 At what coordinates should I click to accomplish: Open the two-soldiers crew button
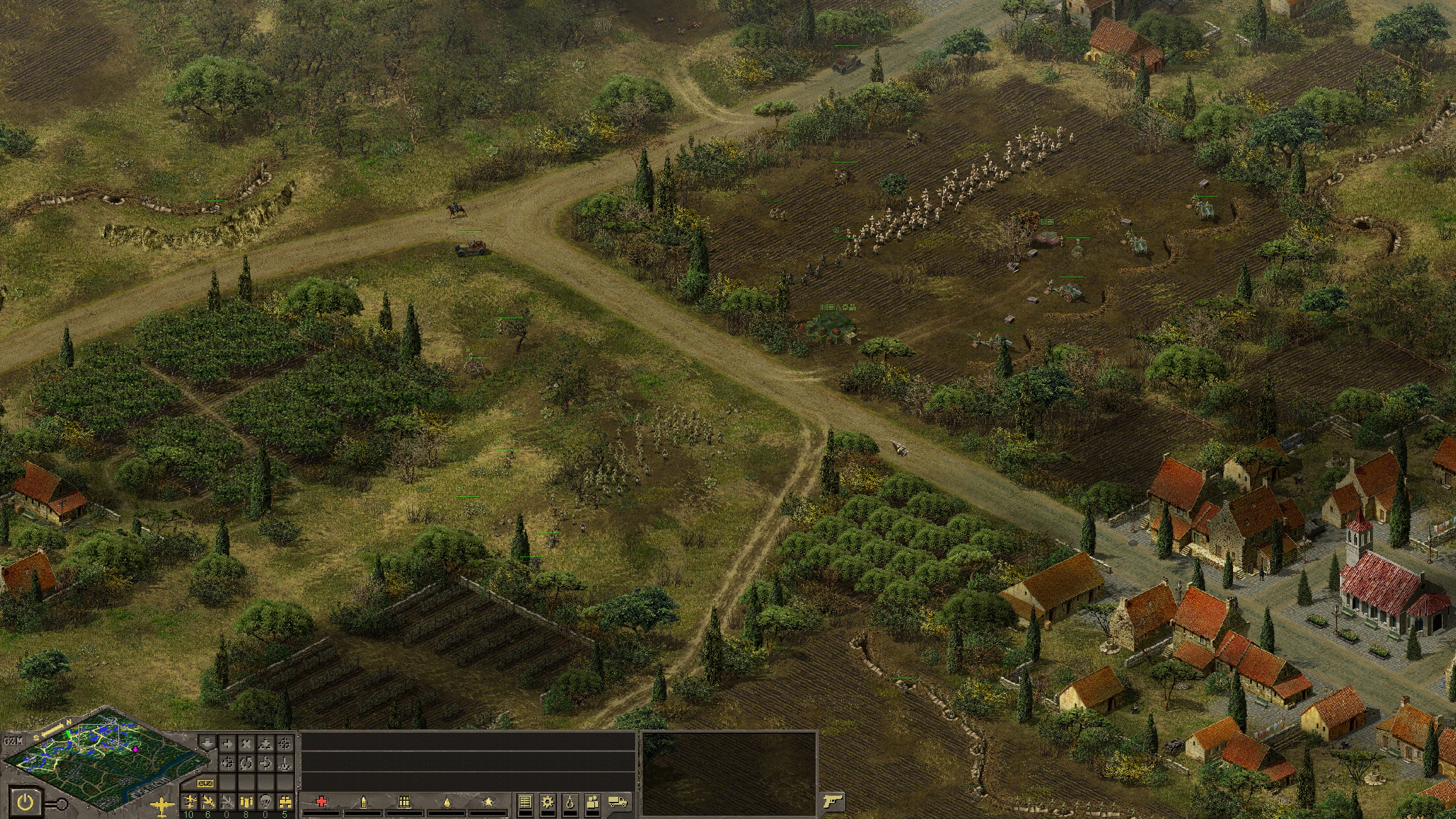tap(592, 802)
